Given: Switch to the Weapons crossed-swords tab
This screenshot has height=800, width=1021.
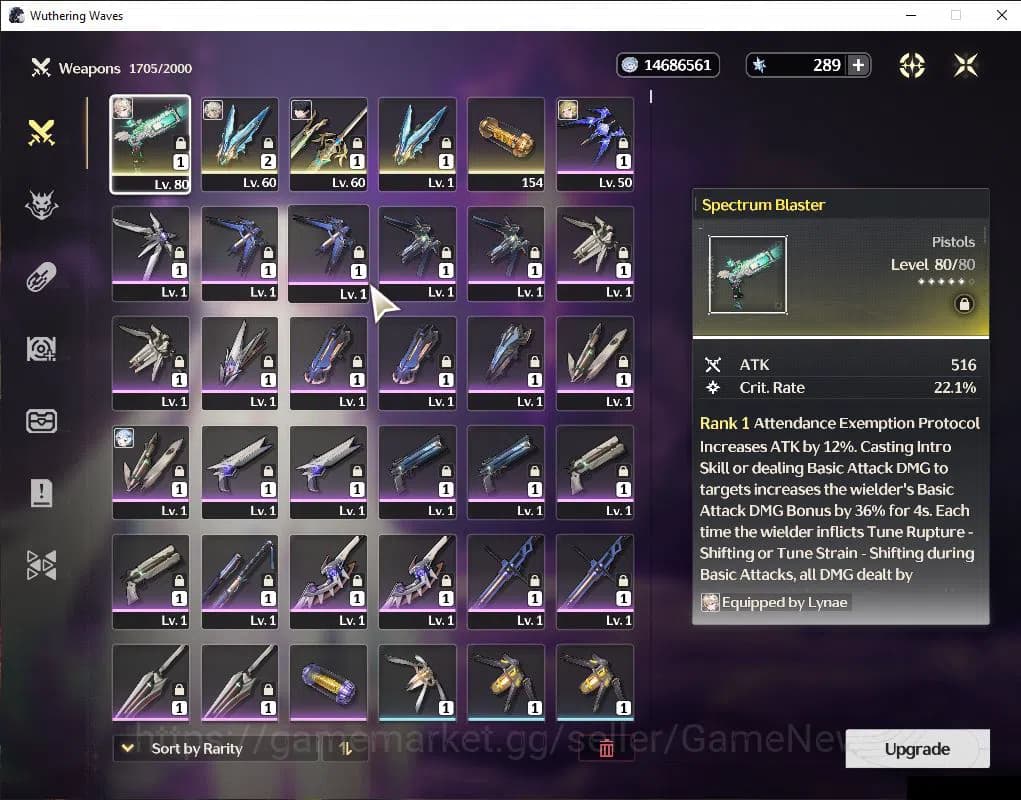Looking at the screenshot, I should [x=41, y=132].
